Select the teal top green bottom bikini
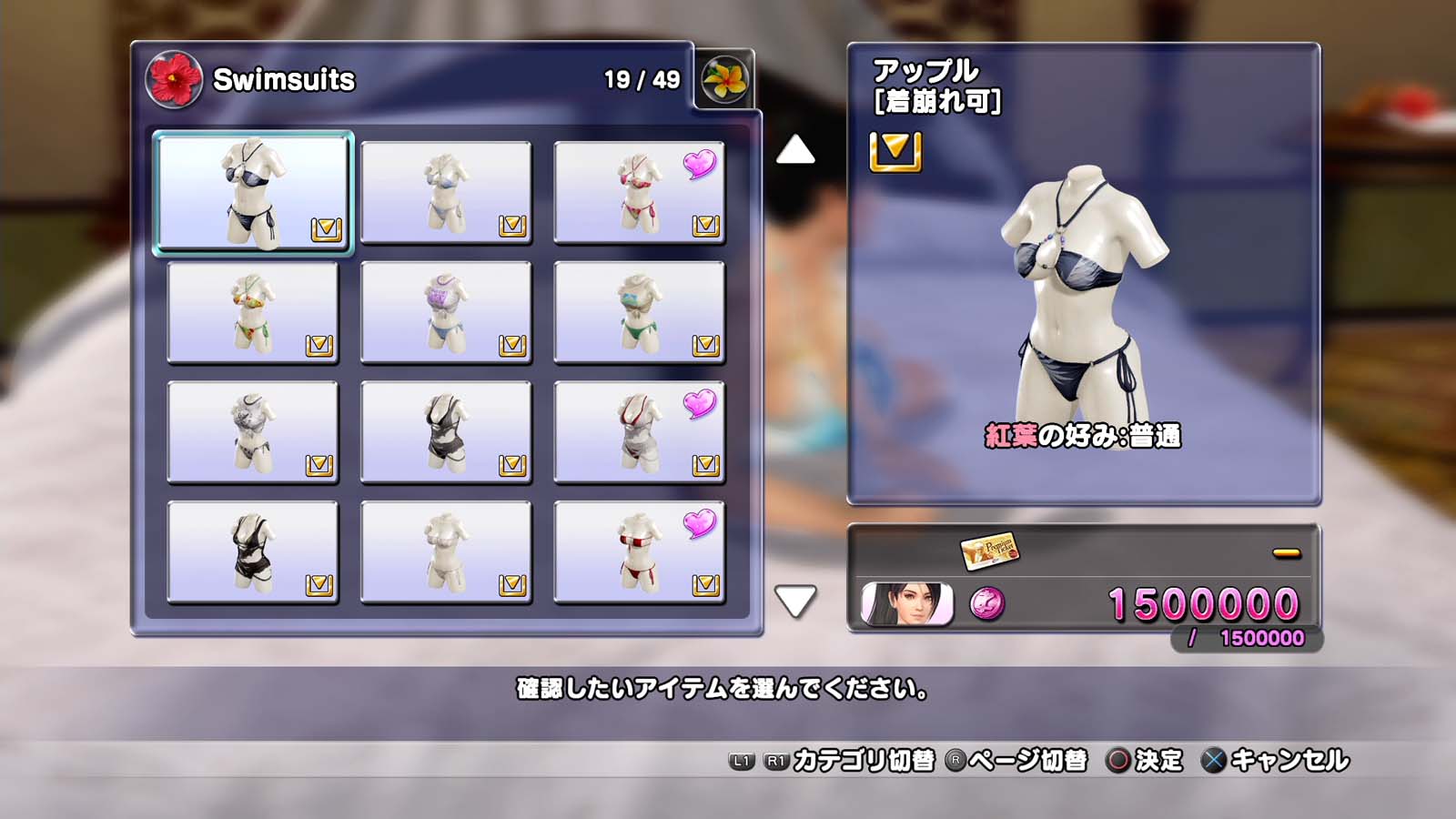Viewport: 1456px width, 819px height. click(x=639, y=312)
